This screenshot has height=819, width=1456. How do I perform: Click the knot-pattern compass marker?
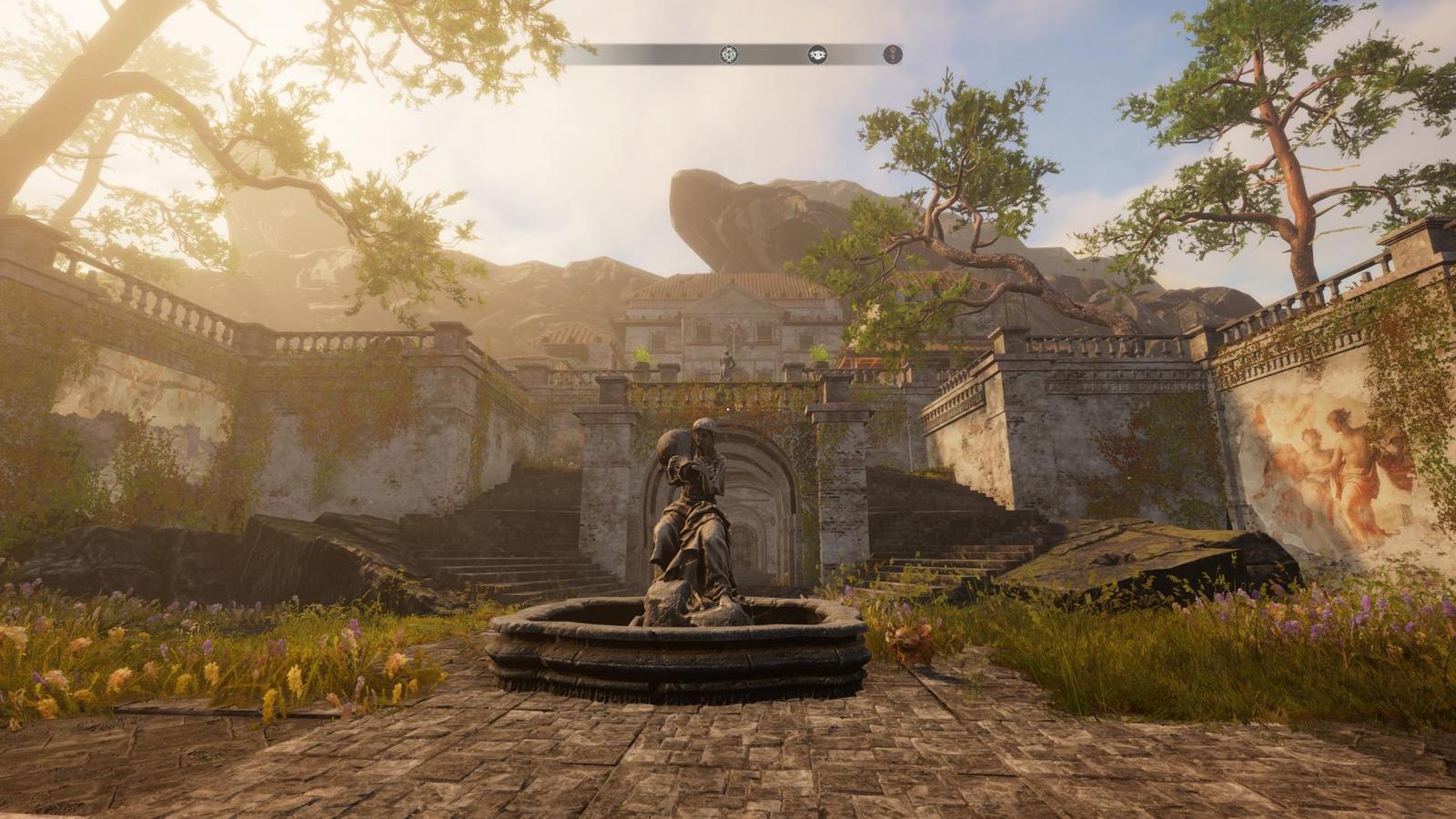coord(729,55)
